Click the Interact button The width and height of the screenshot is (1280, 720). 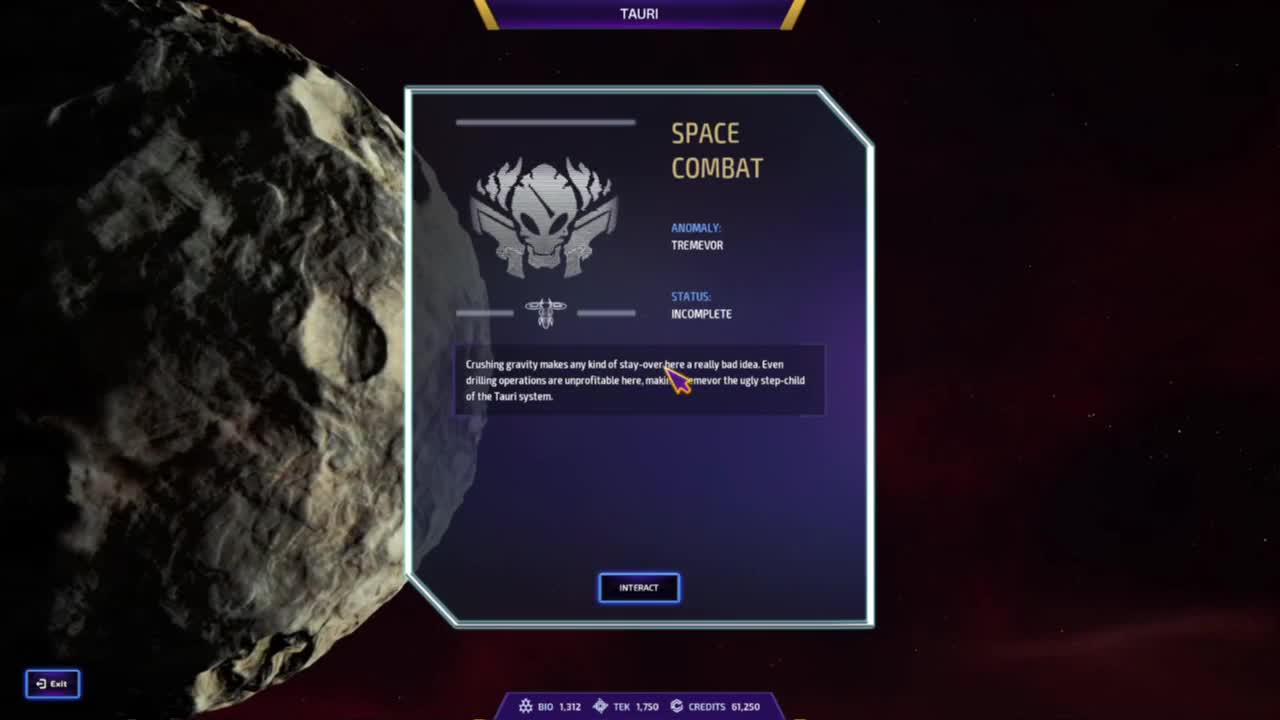click(x=639, y=588)
